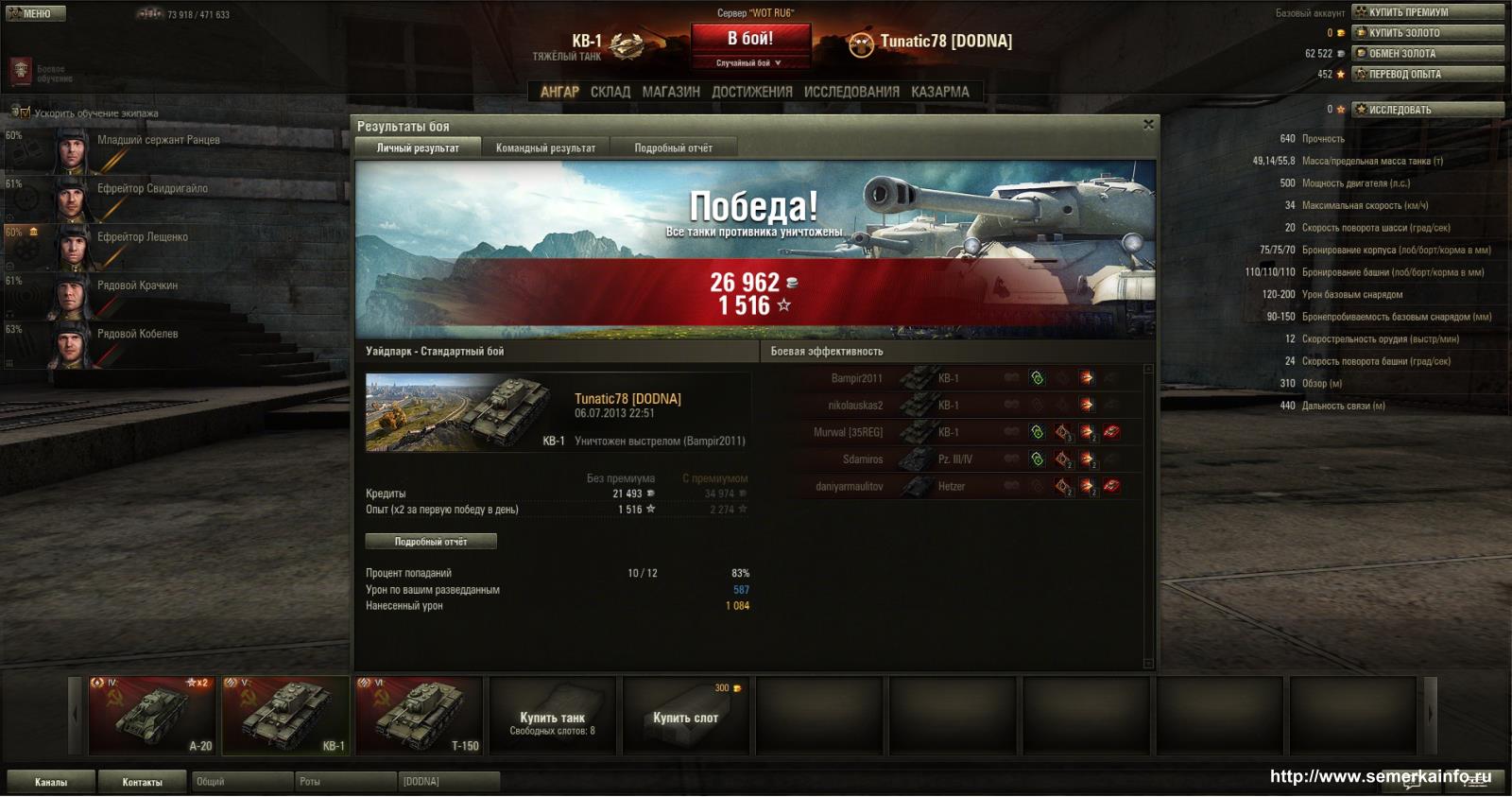
Task: Click the Купить премиум button
Action: pos(1427,12)
